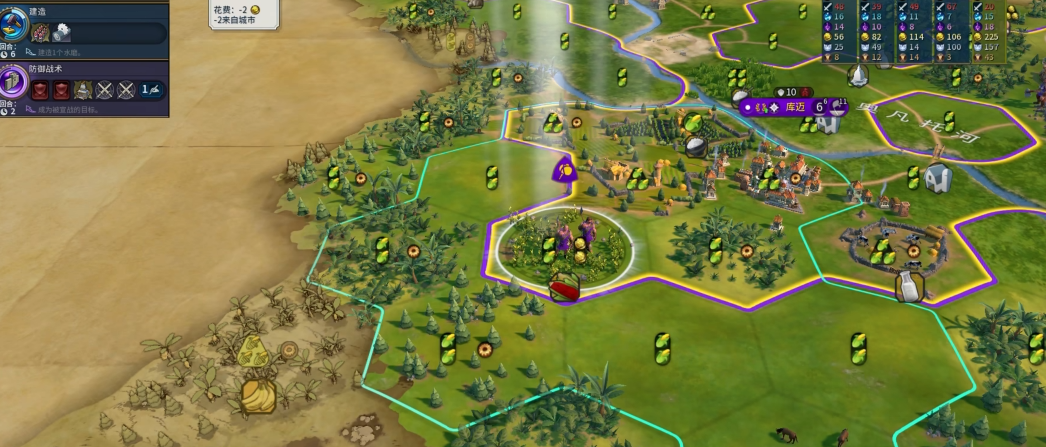The image size is (1046, 447).
Task: Select the water mill icon in production
Action: point(62,33)
